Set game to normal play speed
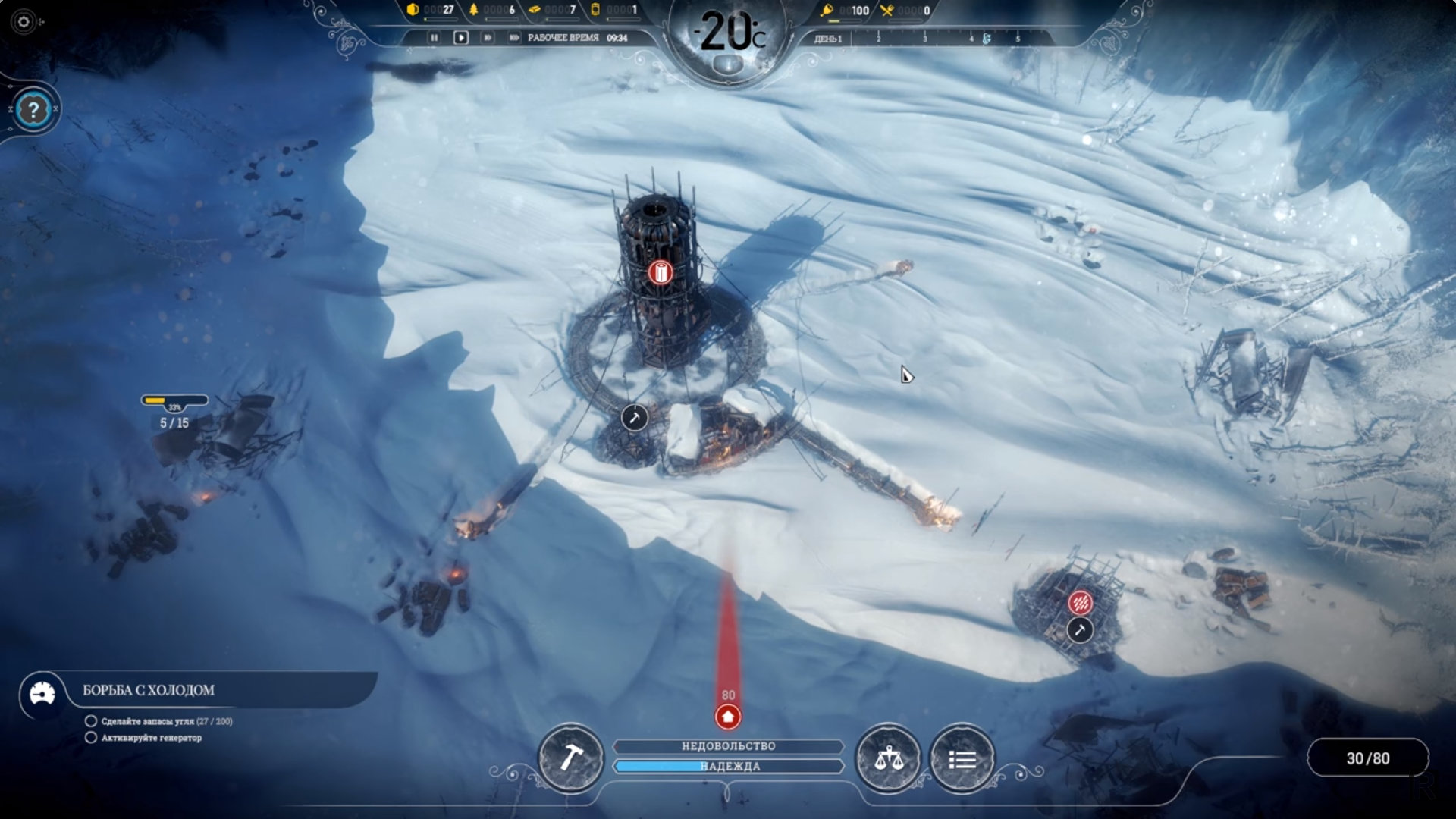The width and height of the screenshot is (1456, 819). coord(460,37)
